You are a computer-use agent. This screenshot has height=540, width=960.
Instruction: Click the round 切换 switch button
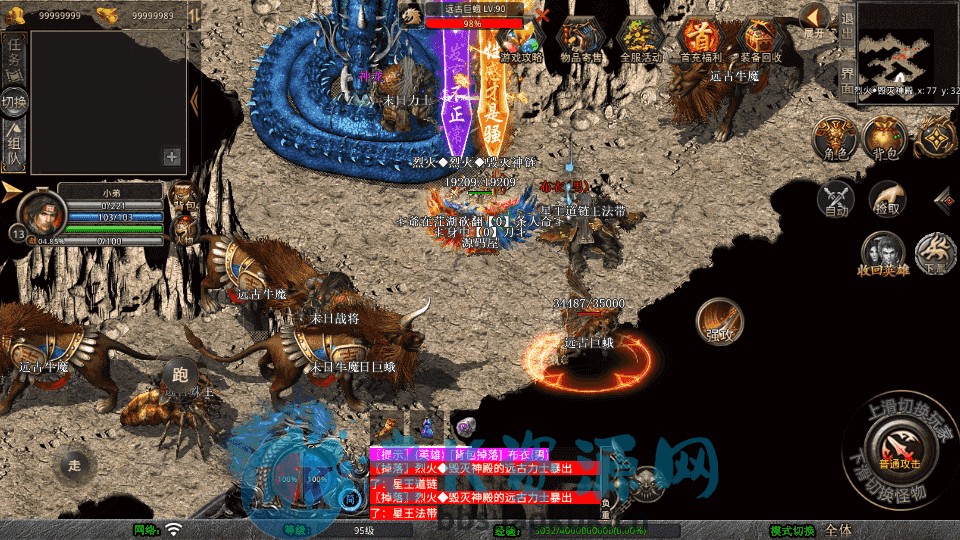pos(14,101)
